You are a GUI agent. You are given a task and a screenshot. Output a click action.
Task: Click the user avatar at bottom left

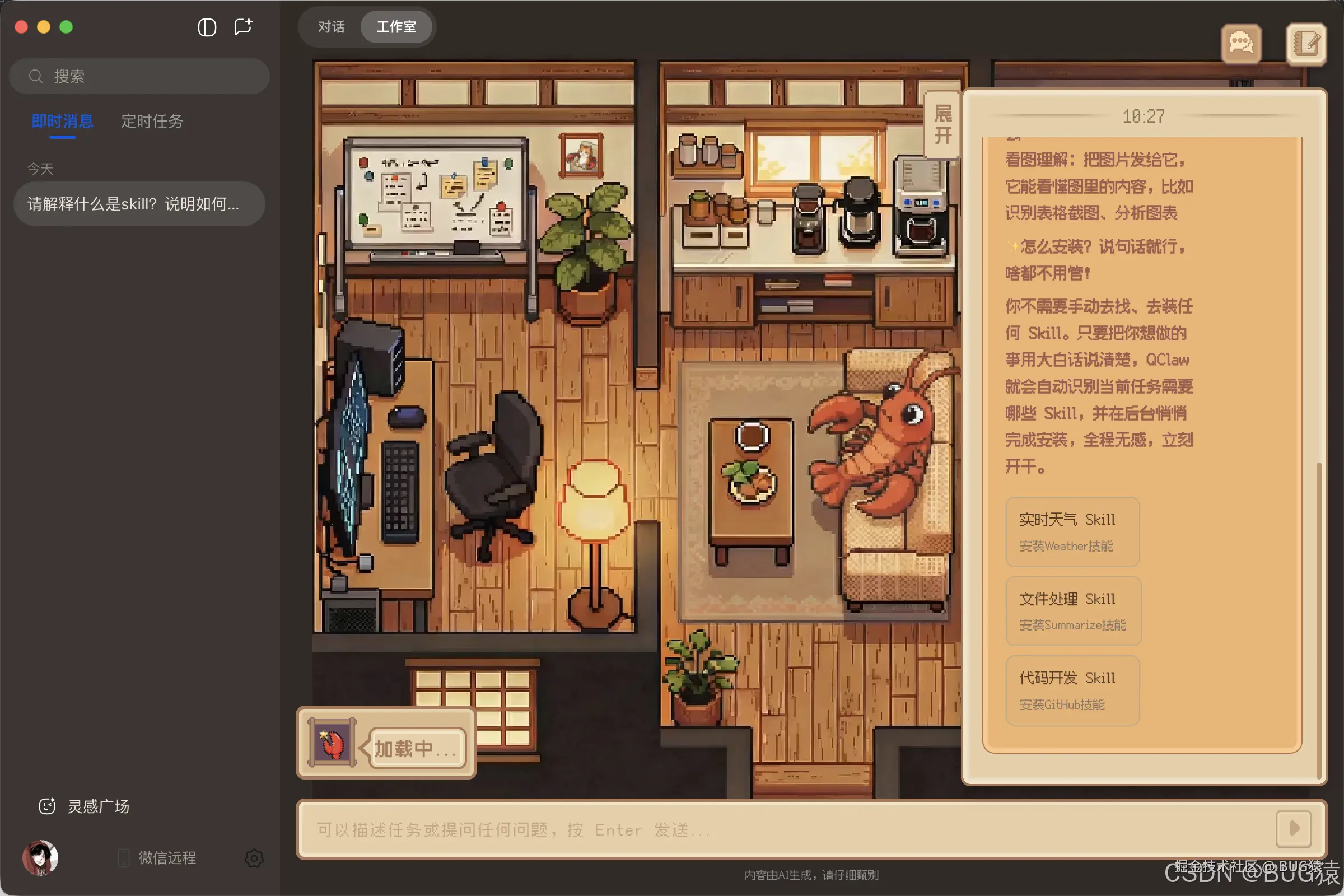pyautogui.click(x=40, y=857)
